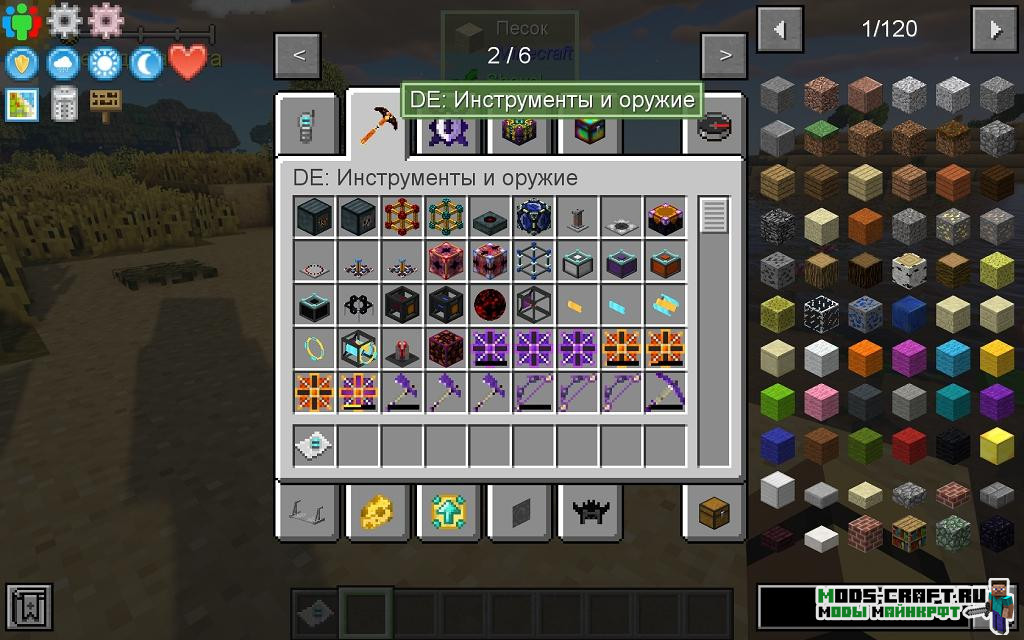The image size is (1024, 640).
Task: Open the compass search tab
Action: click(714, 128)
